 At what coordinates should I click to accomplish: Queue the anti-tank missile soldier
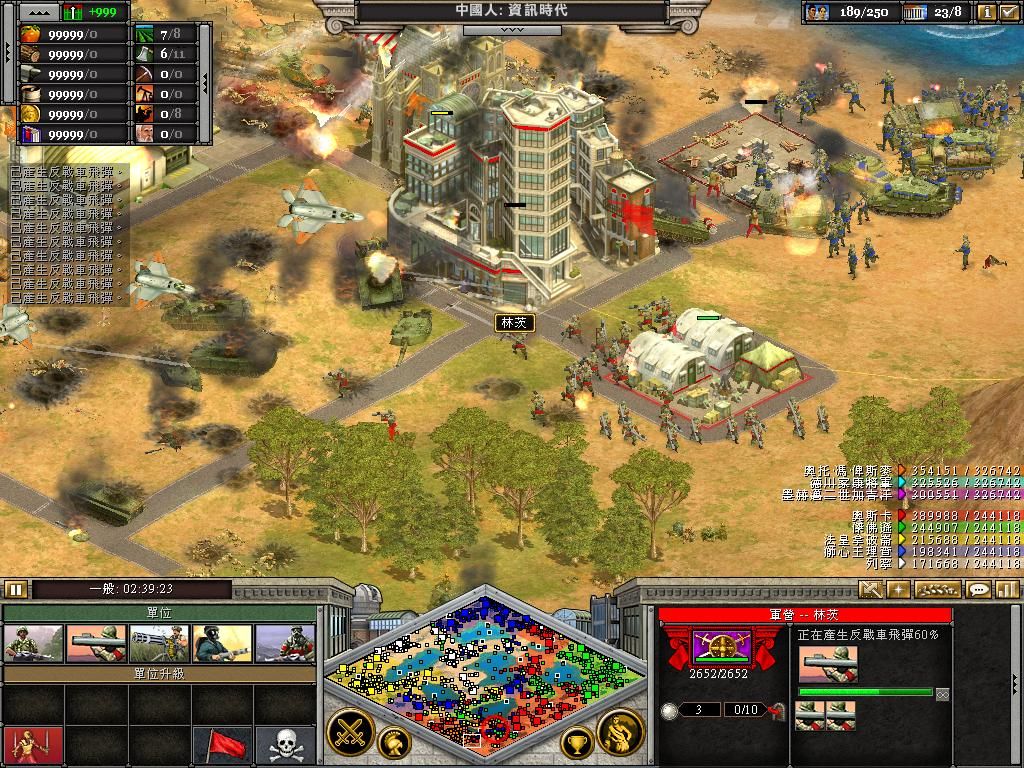[96, 644]
